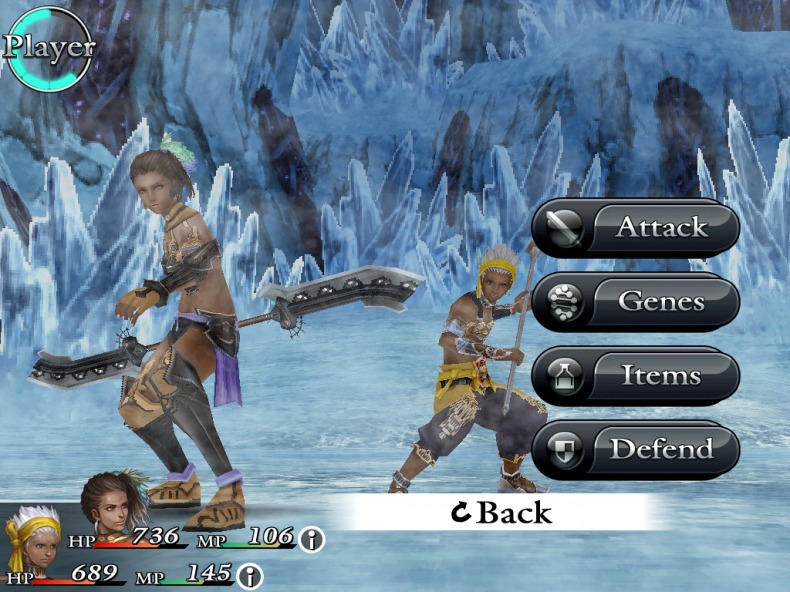Show info for the 736 HP character
Viewport: 790px width, 592px height.
tap(313, 540)
